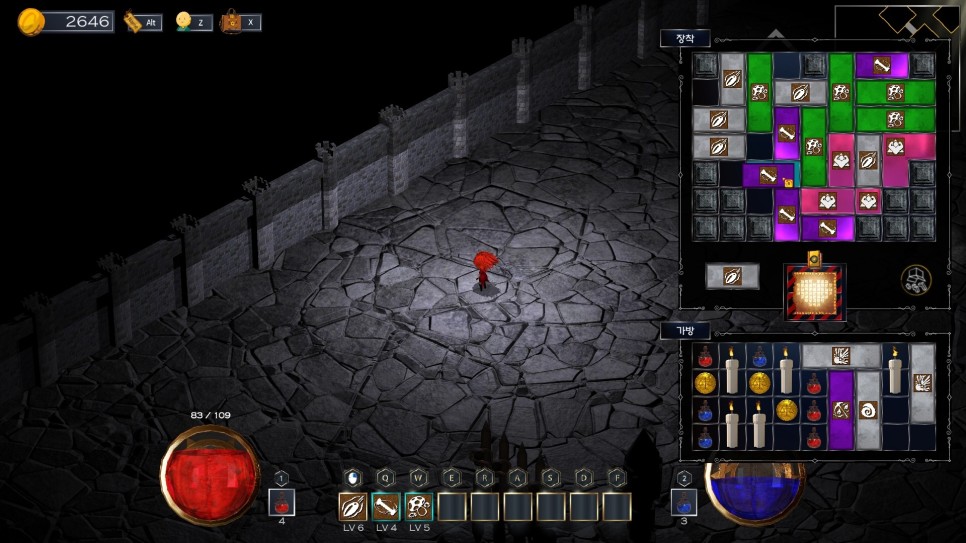This screenshot has height=543, width=966.
Task: Open the 장착 equipment panel header
Action: point(685,38)
